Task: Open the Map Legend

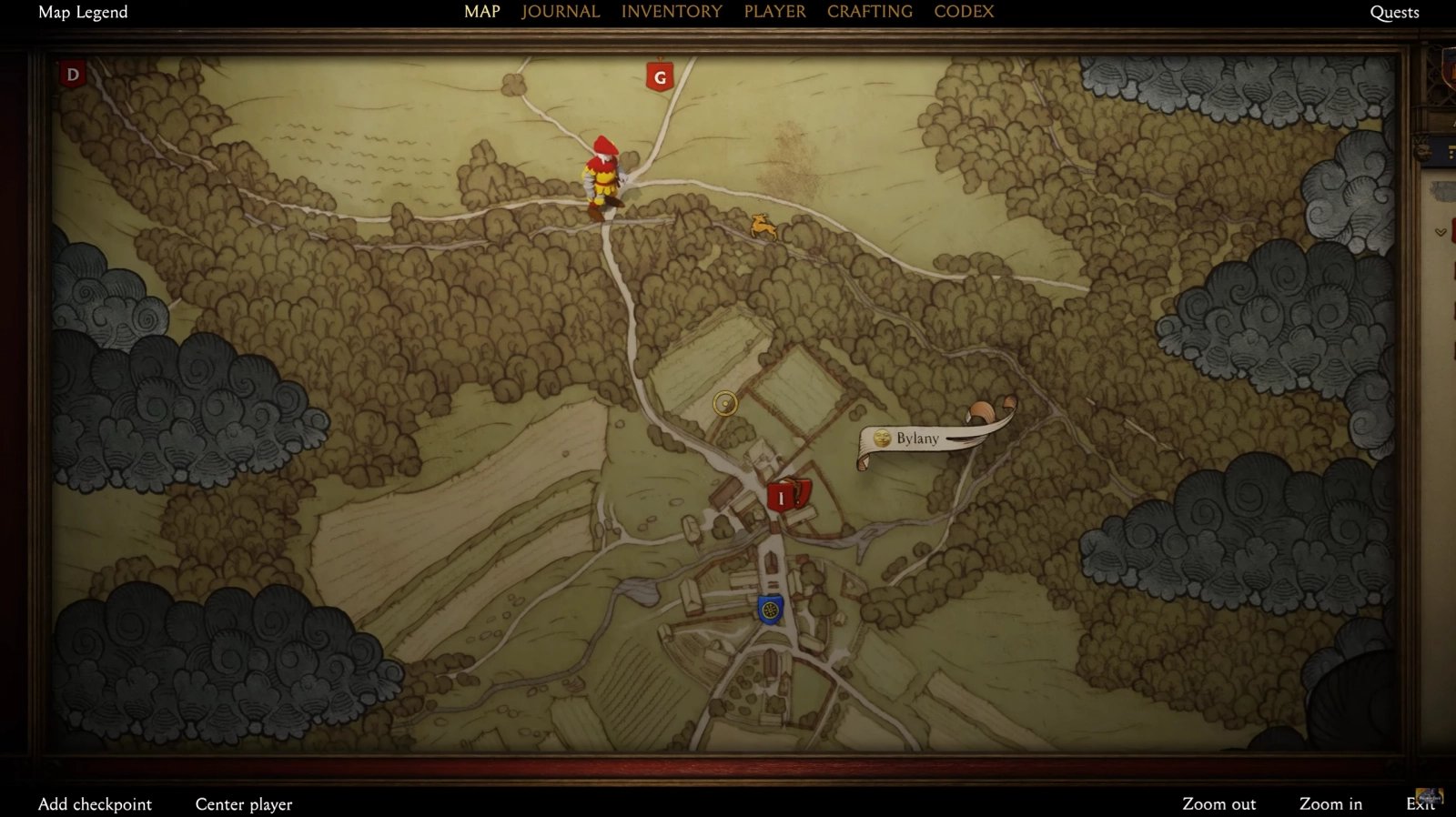Action: 82,13
